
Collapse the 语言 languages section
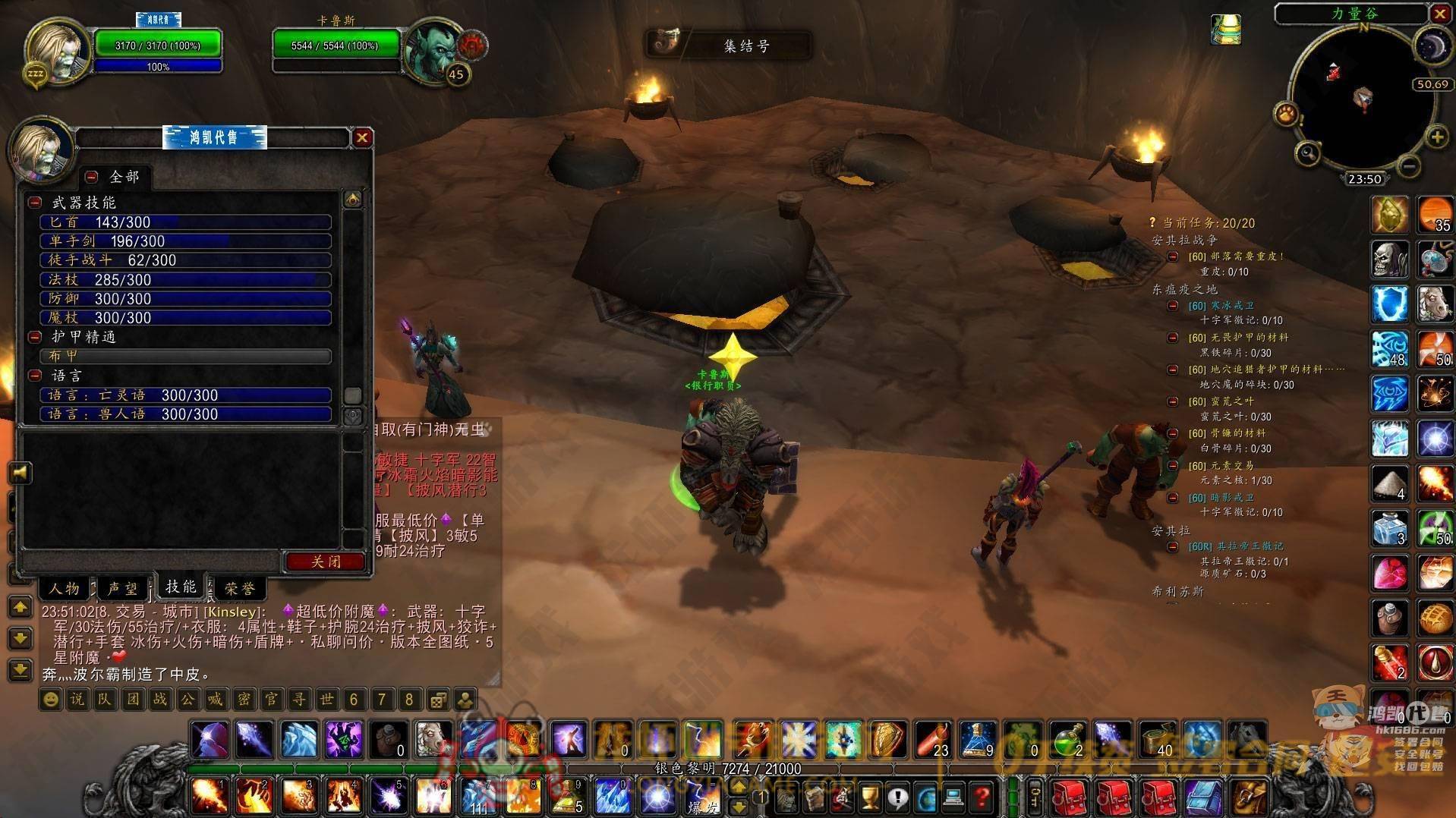pyautogui.click(x=35, y=376)
